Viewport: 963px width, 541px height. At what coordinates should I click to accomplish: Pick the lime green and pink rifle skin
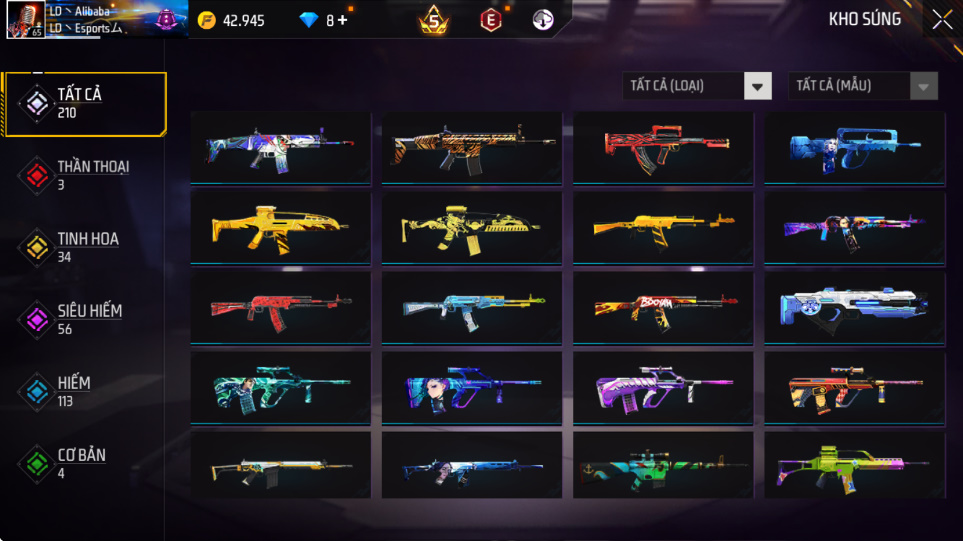click(x=854, y=465)
